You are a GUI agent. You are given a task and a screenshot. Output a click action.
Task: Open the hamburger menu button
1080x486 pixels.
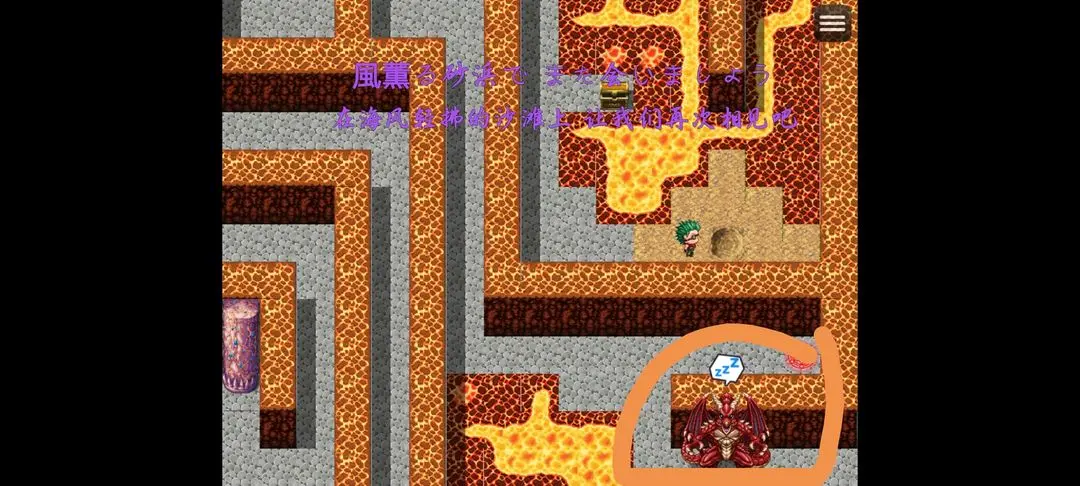tap(832, 23)
